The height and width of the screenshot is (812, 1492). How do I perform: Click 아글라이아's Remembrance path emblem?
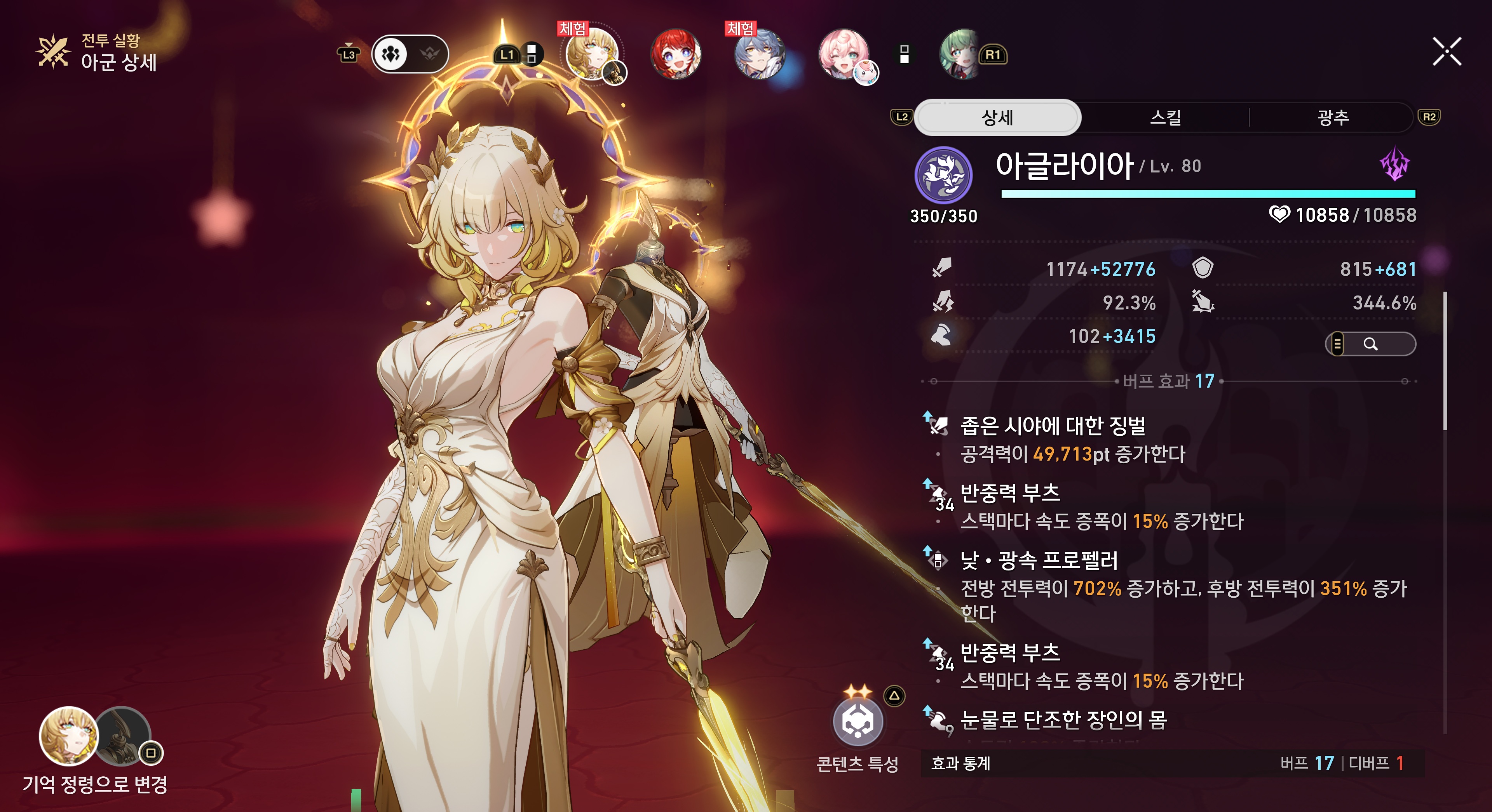(943, 176)
